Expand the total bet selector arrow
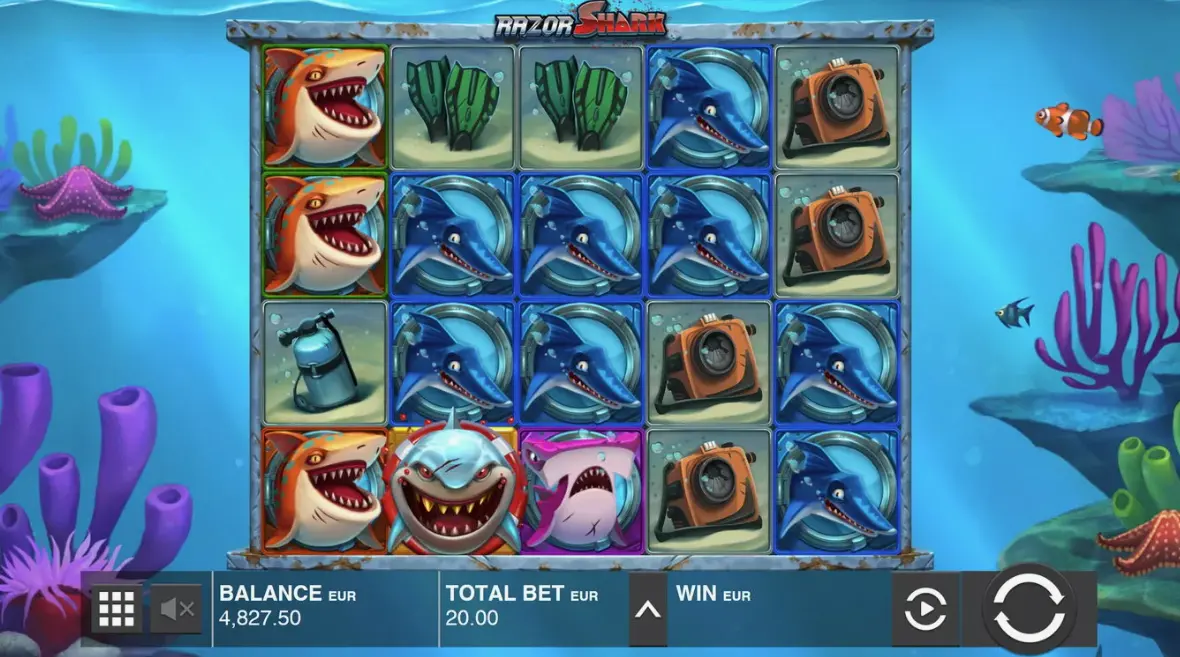1180x657 pixels. [x=648, y=609]
